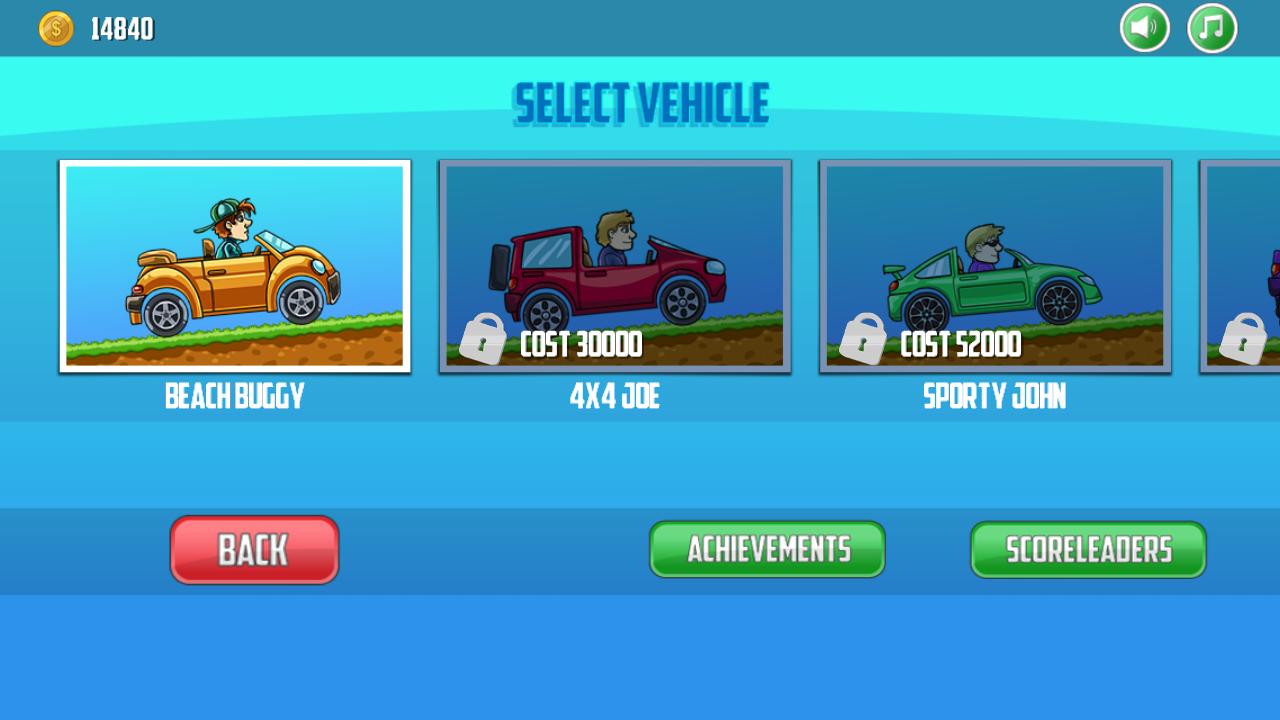Toggle music with the note icon
The width and height of the screenshot is (1280, 720).
(x=1212, y=28)
